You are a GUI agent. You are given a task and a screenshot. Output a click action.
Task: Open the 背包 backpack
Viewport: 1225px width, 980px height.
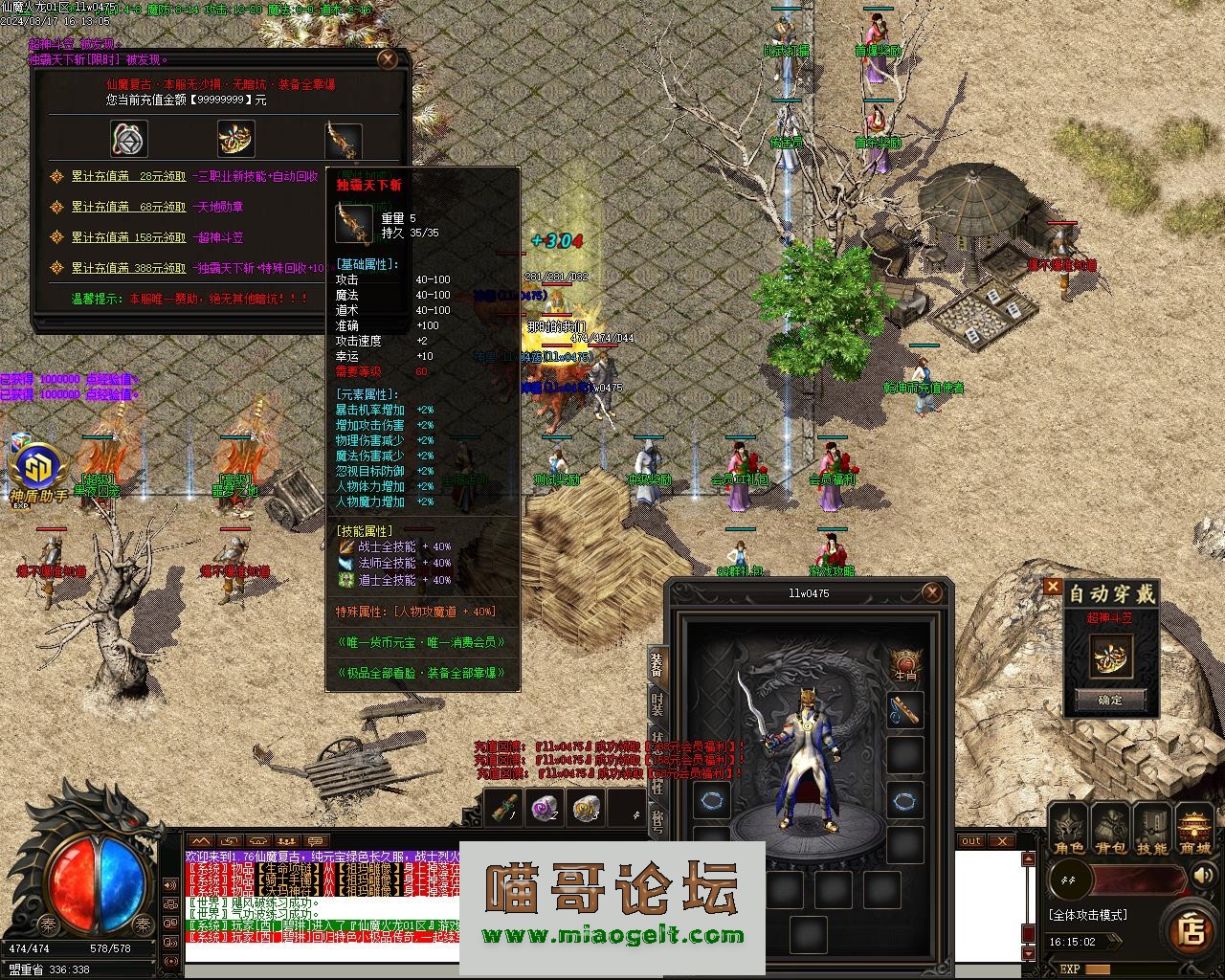tap(1110, 829)
